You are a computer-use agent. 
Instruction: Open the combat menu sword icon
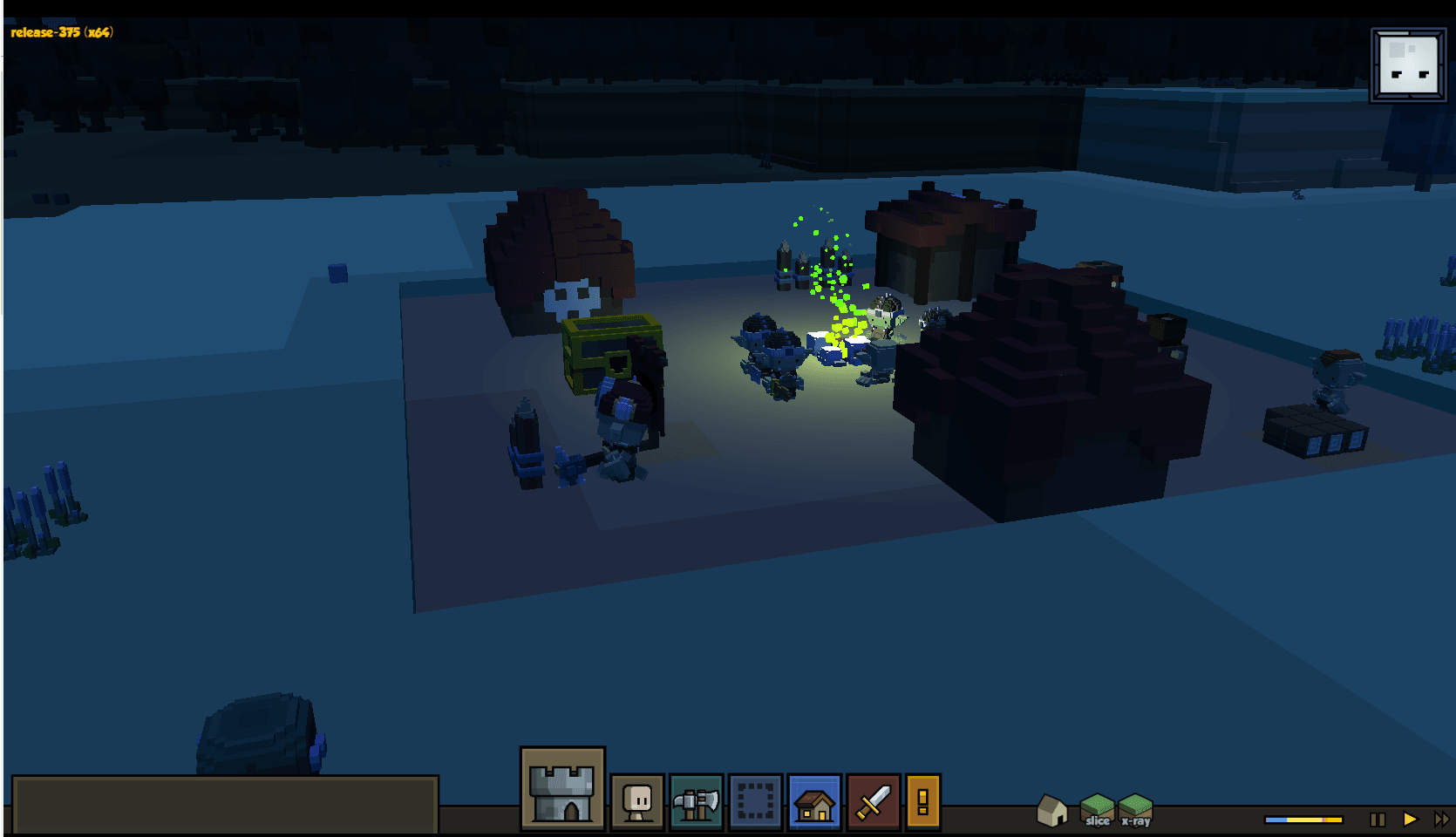coord(873,800)
